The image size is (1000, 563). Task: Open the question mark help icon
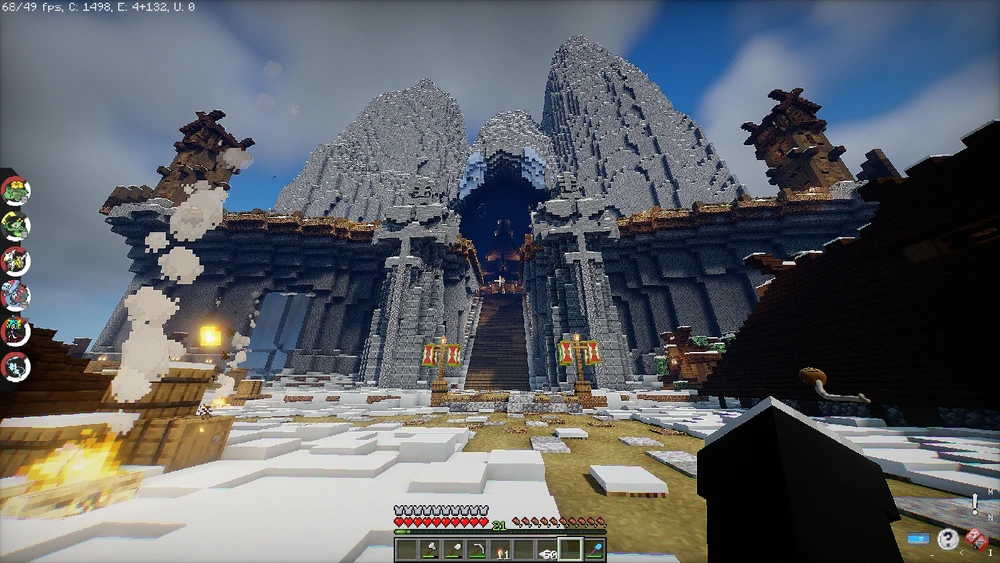[x=947, y=540]
